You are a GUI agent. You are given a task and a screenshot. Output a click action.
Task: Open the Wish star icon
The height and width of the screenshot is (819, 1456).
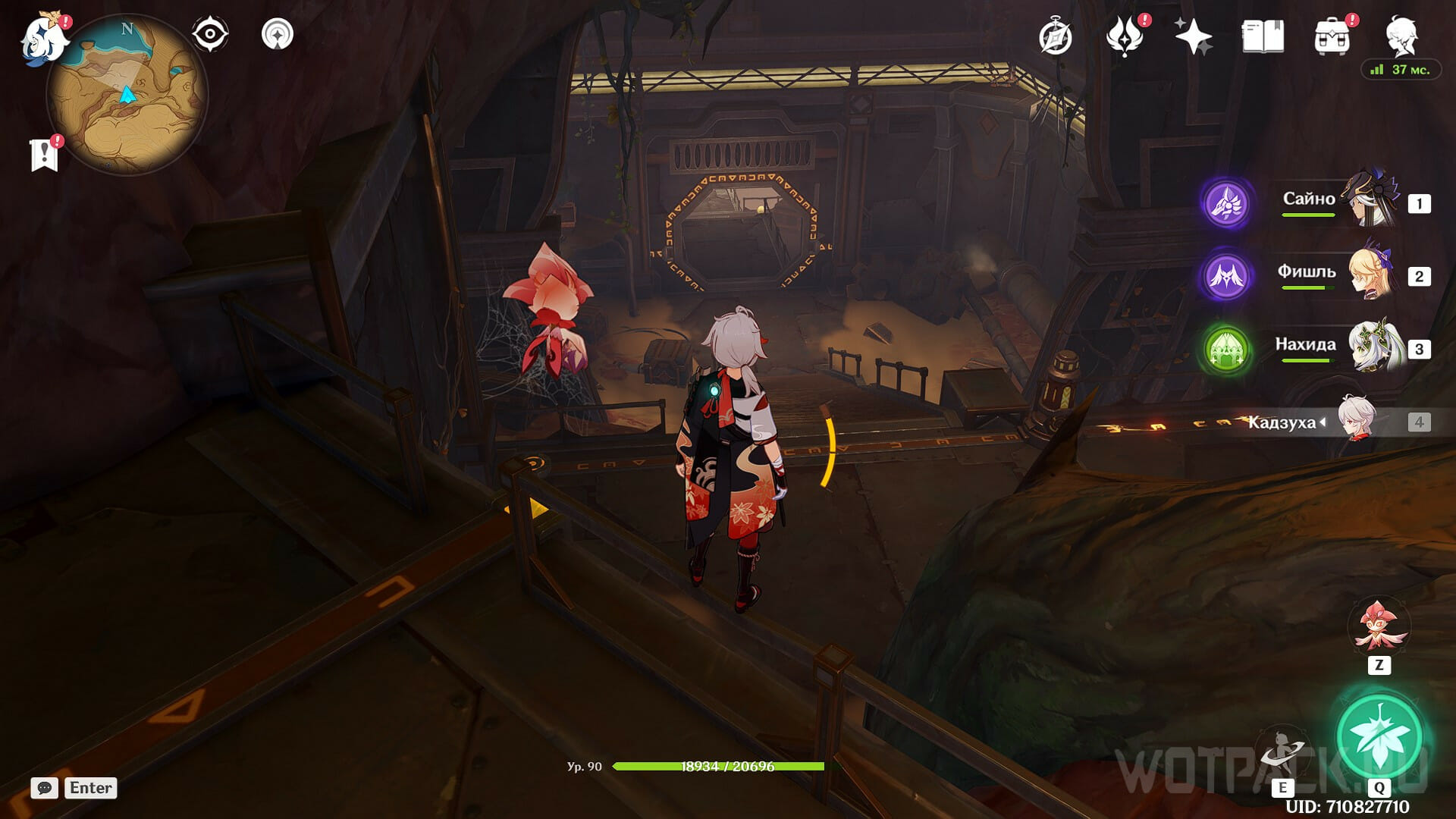(1193, 36)
